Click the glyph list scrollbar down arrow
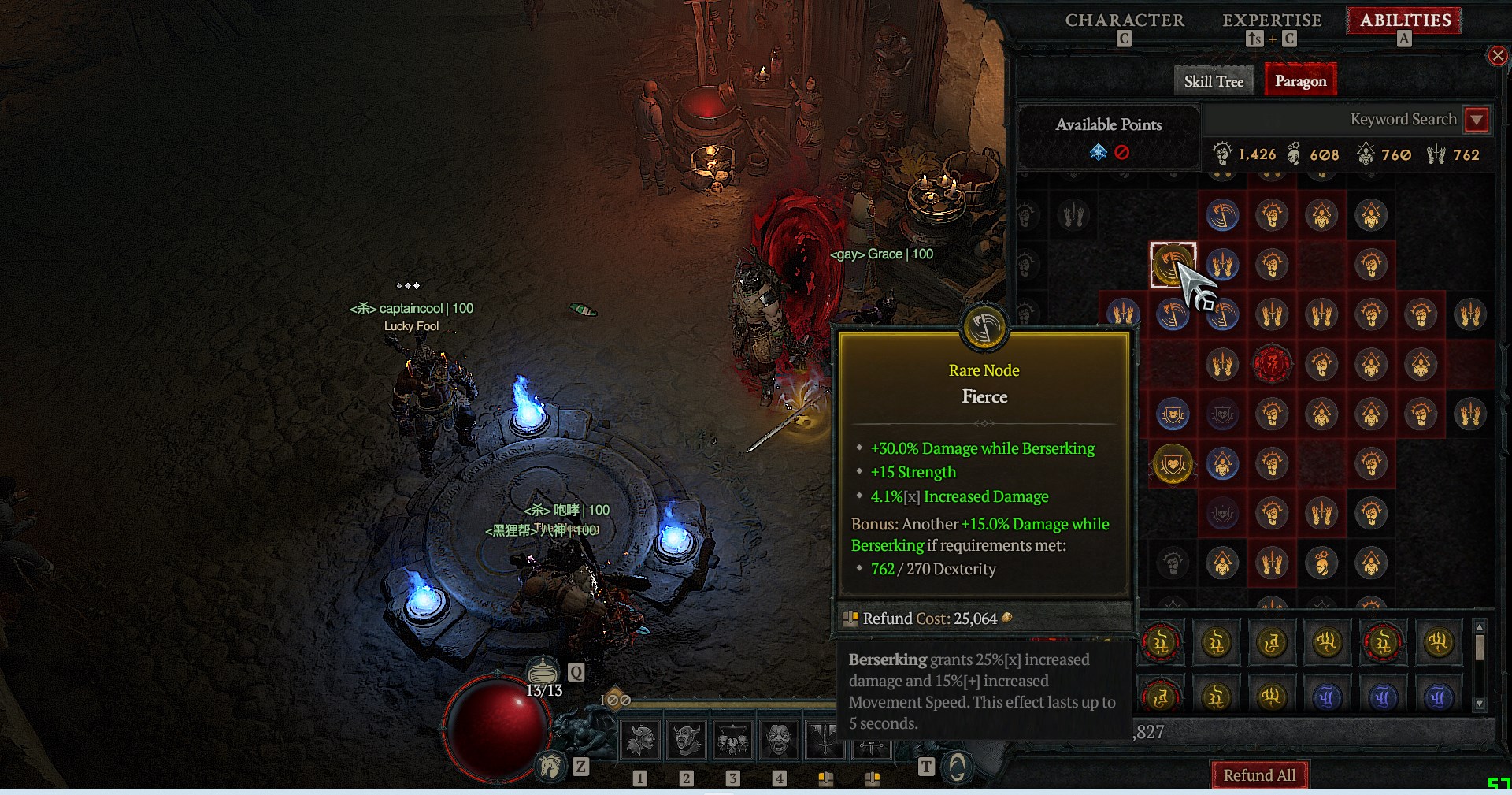Viewport: 1512px width, 795px height. tap(1480, 704)
